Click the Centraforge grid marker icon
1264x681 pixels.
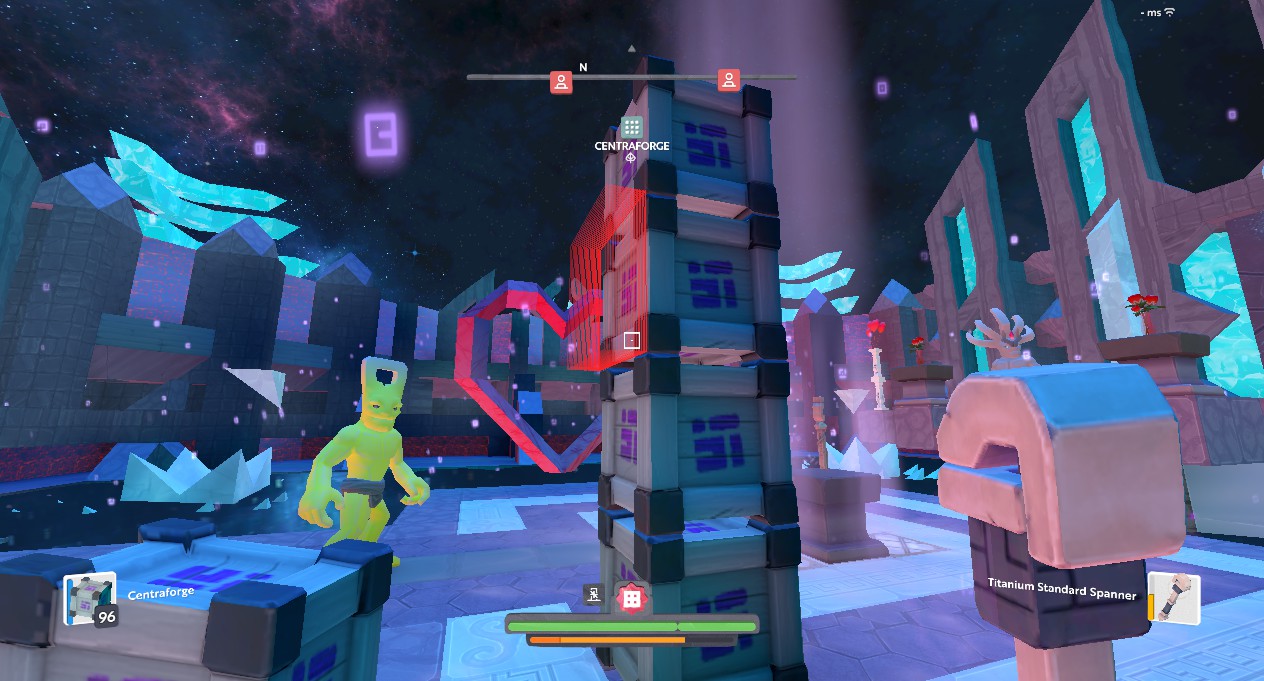(x=631, y=127)
